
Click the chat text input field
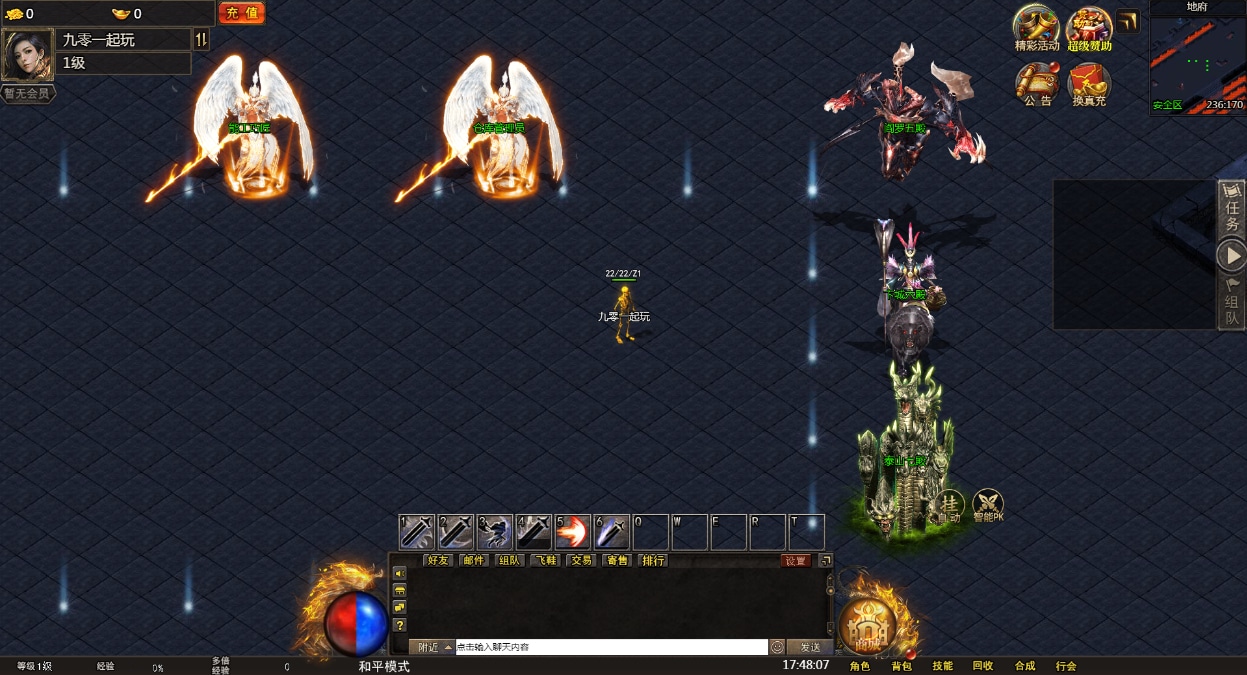tap(610, 647)
